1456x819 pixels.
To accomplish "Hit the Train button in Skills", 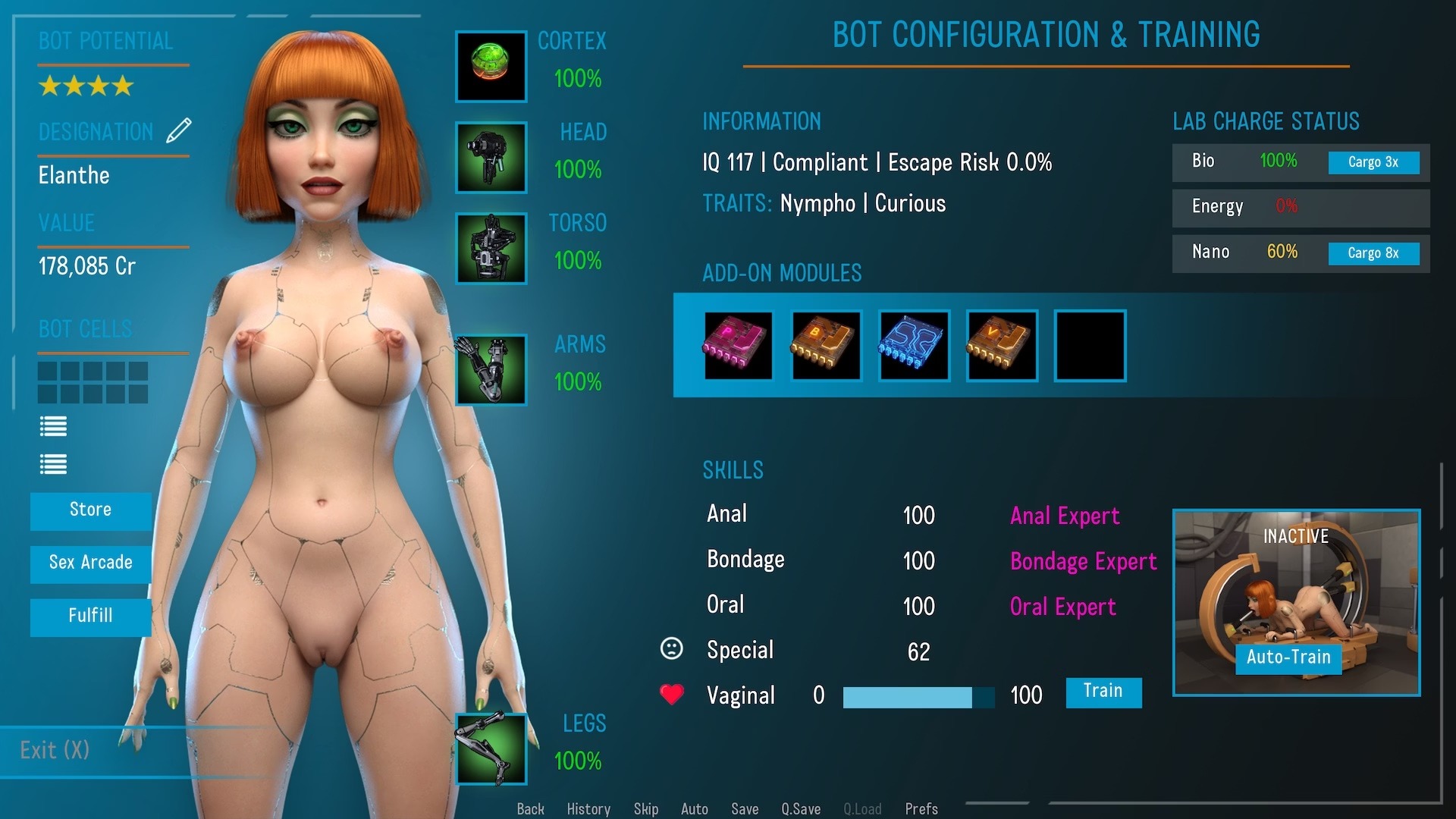I will tap(1103, 692).
